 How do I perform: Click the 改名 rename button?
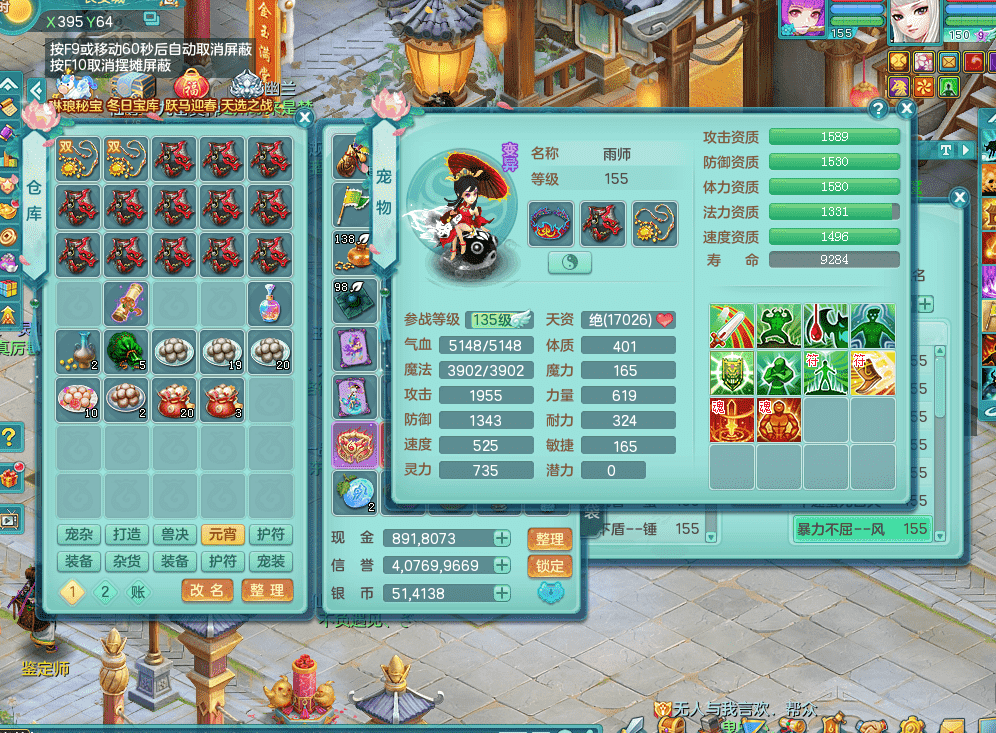point(208,591)
